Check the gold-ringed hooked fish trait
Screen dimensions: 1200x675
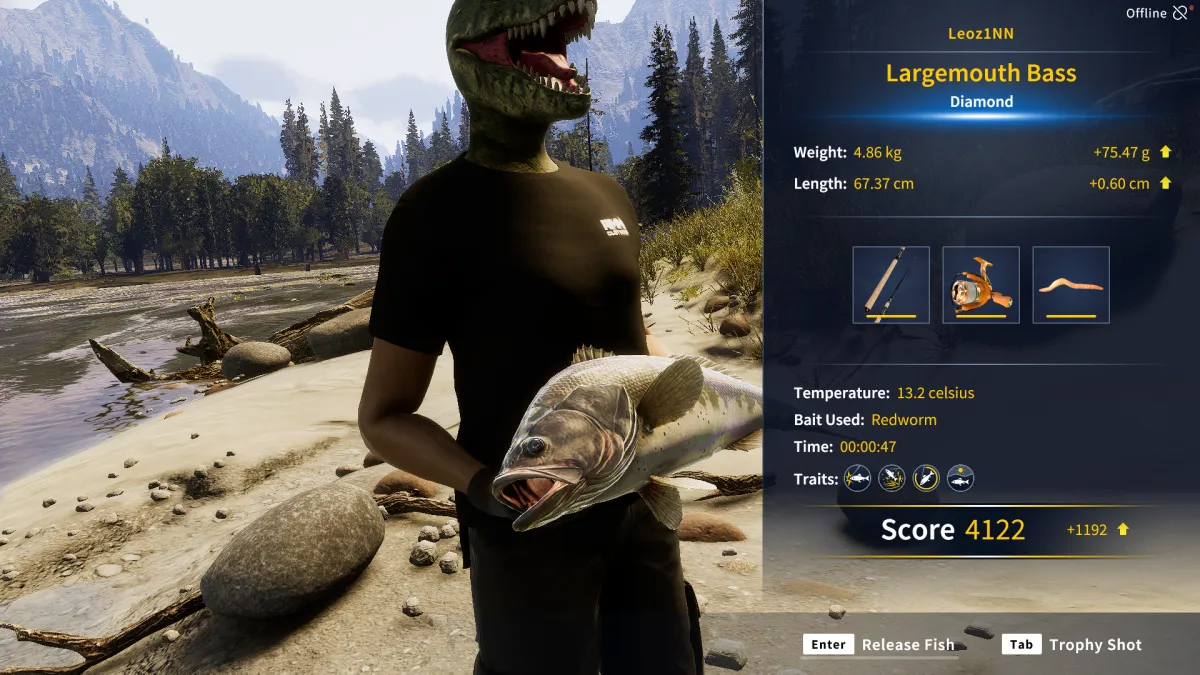(926, 478)
